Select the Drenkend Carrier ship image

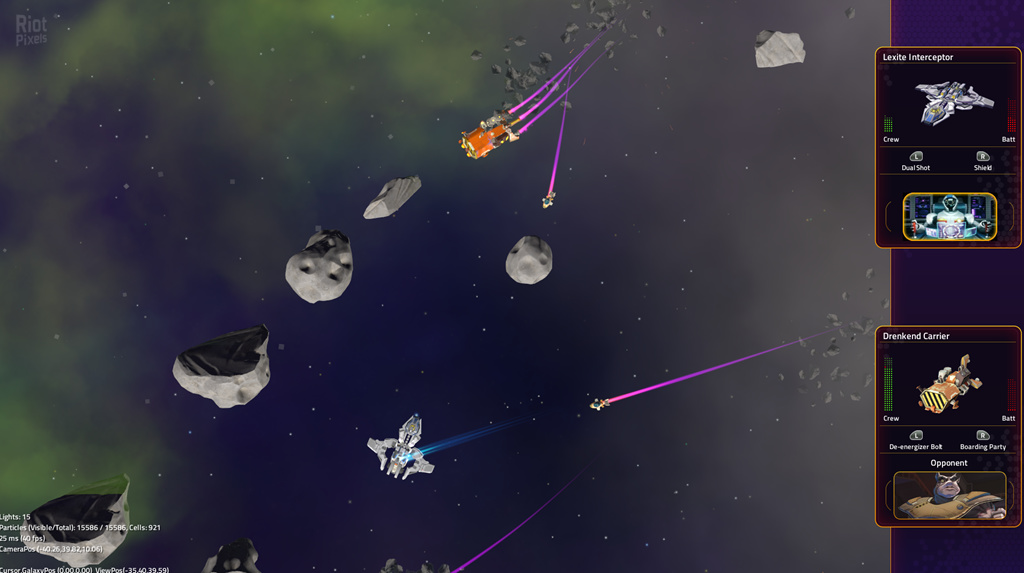coord(949,383)
